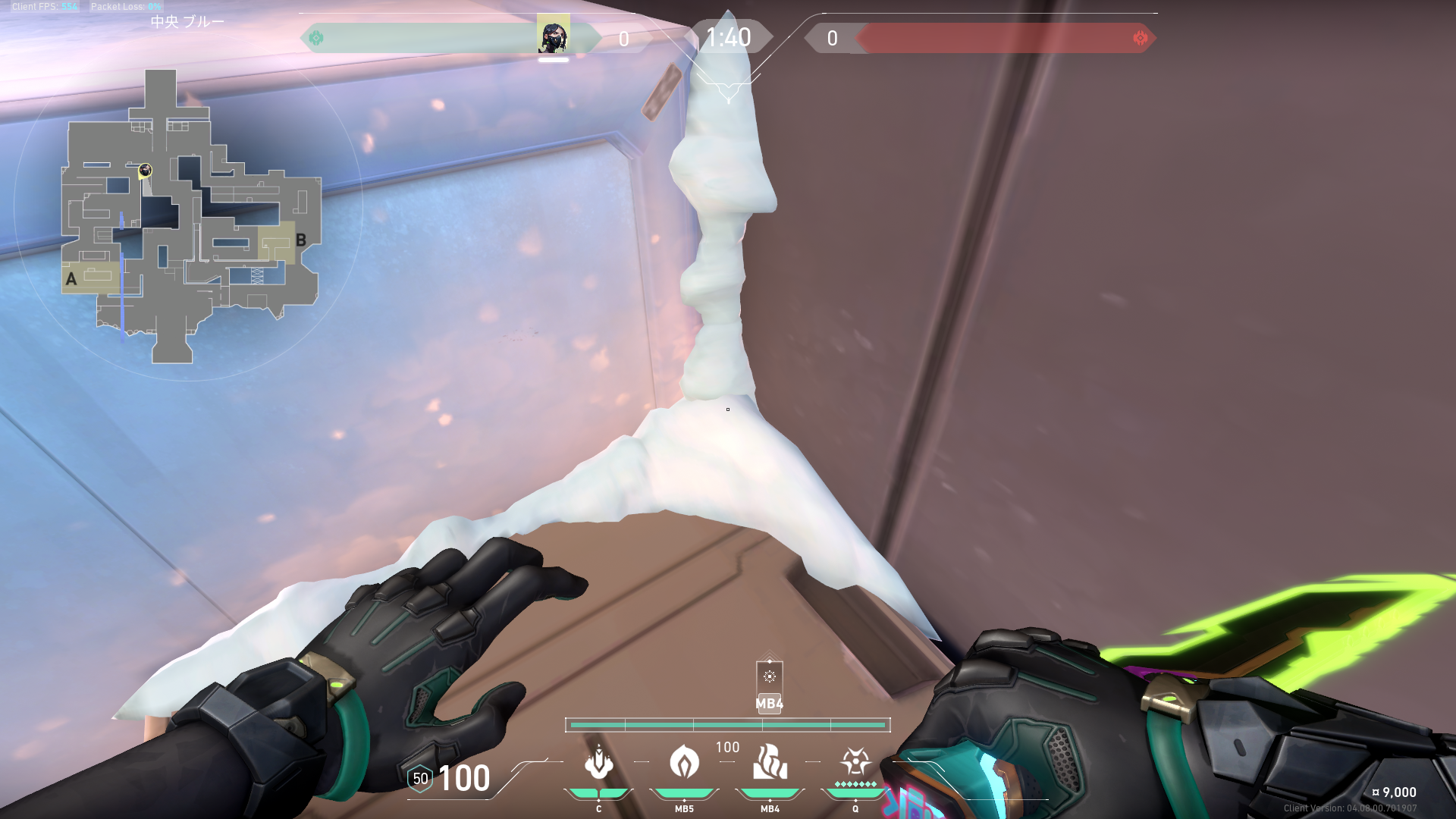Activate the Toxic Screen ability icon
The width and height of the screenshot is (1456, 819).
(x=770, y=762)
